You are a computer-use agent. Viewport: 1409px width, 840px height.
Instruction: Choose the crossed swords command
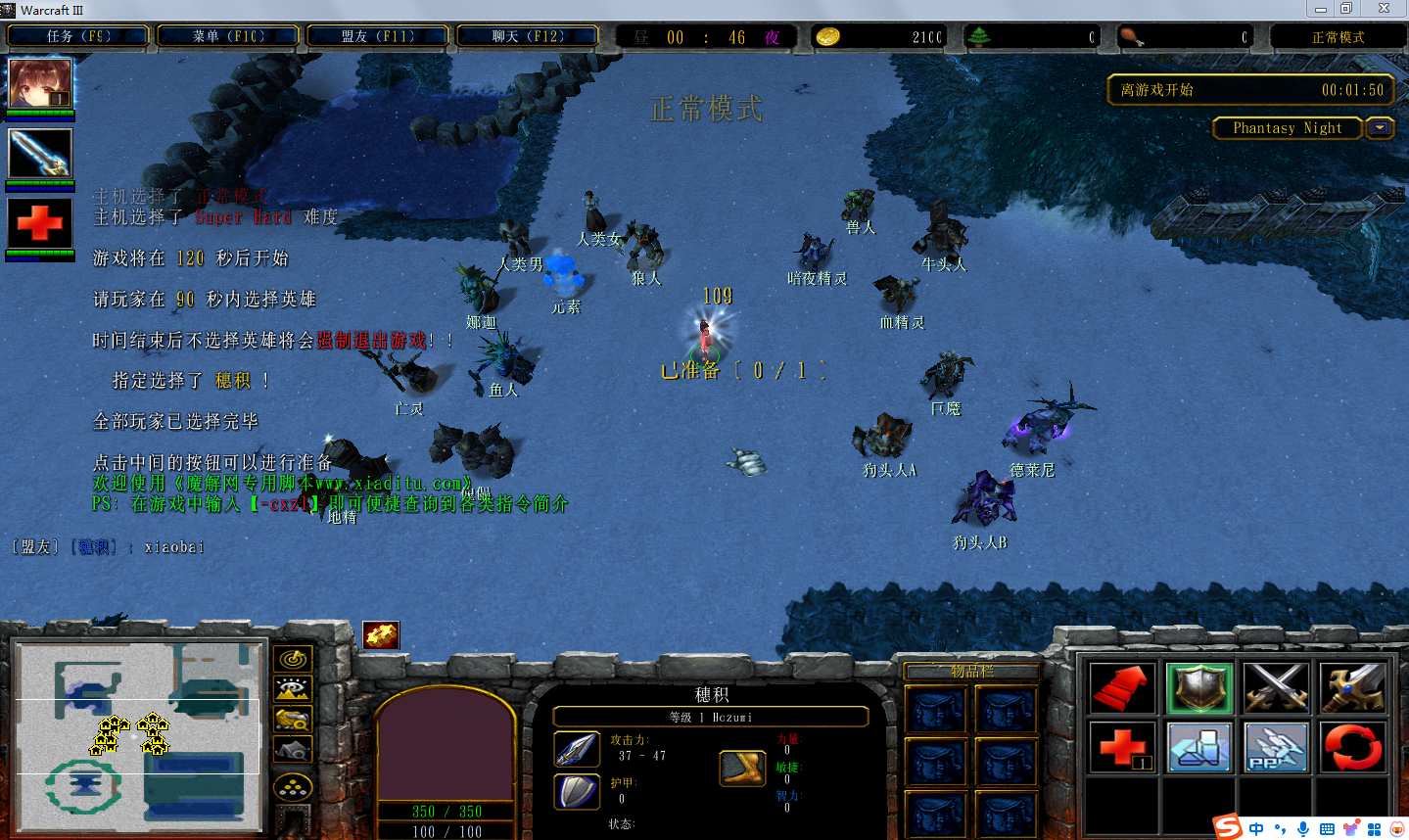1276,687
